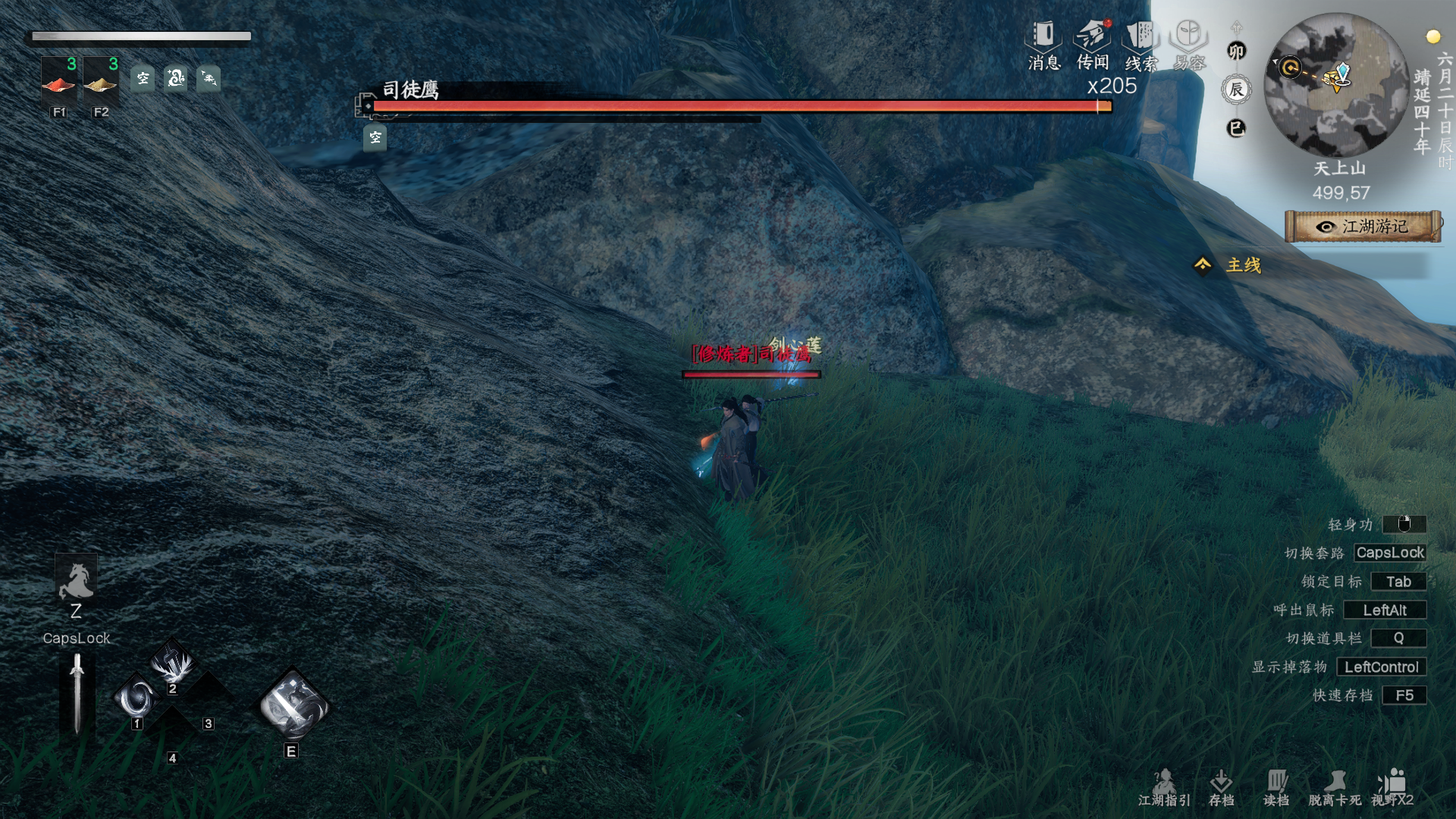The width and height of the screenshot is (1456, 819).
Task: Toggle the 视野X2 view range
Action: click(1392, 787)
